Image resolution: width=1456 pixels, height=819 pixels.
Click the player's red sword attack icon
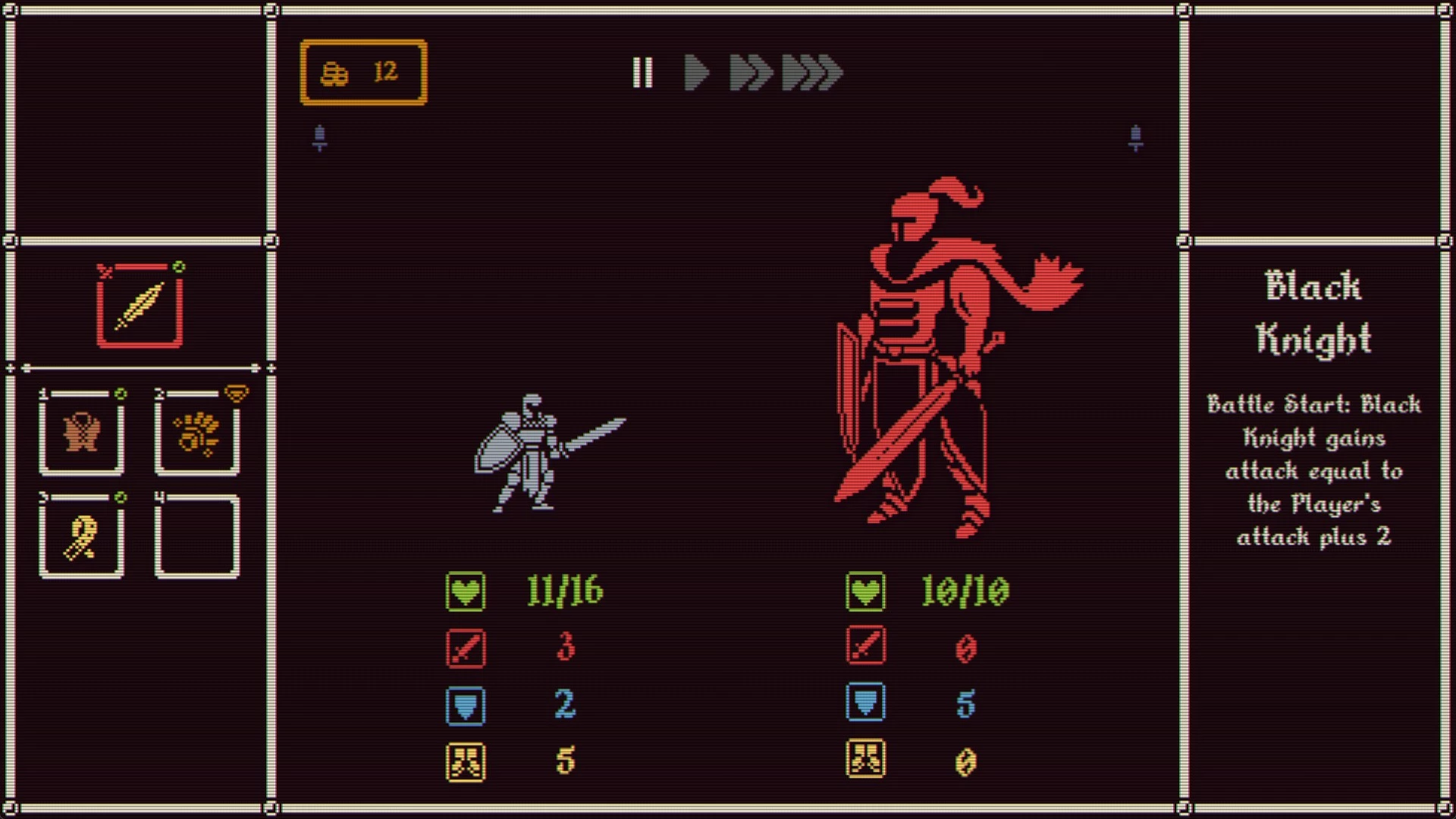pos(466,648)
